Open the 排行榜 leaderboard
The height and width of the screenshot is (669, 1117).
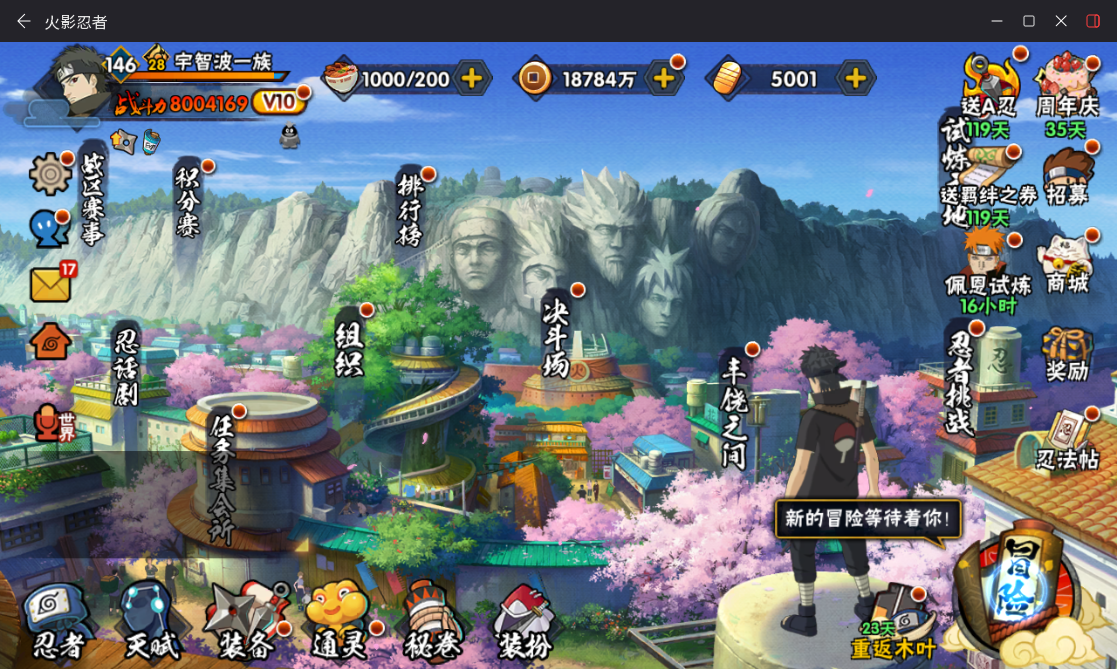pyautogui.click(x=410, y=208)
